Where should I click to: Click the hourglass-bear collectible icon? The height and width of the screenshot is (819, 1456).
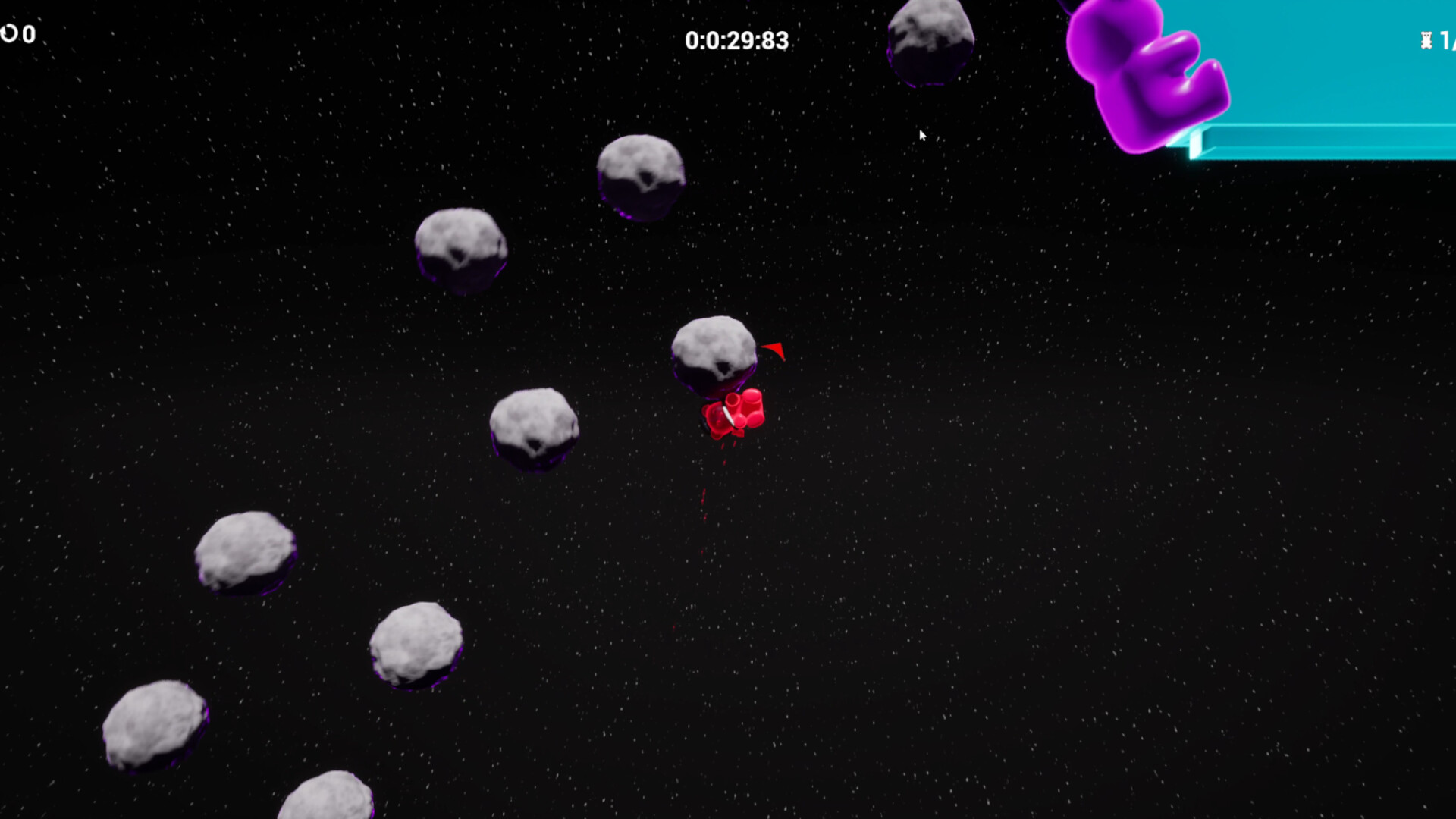(1426, 39)
